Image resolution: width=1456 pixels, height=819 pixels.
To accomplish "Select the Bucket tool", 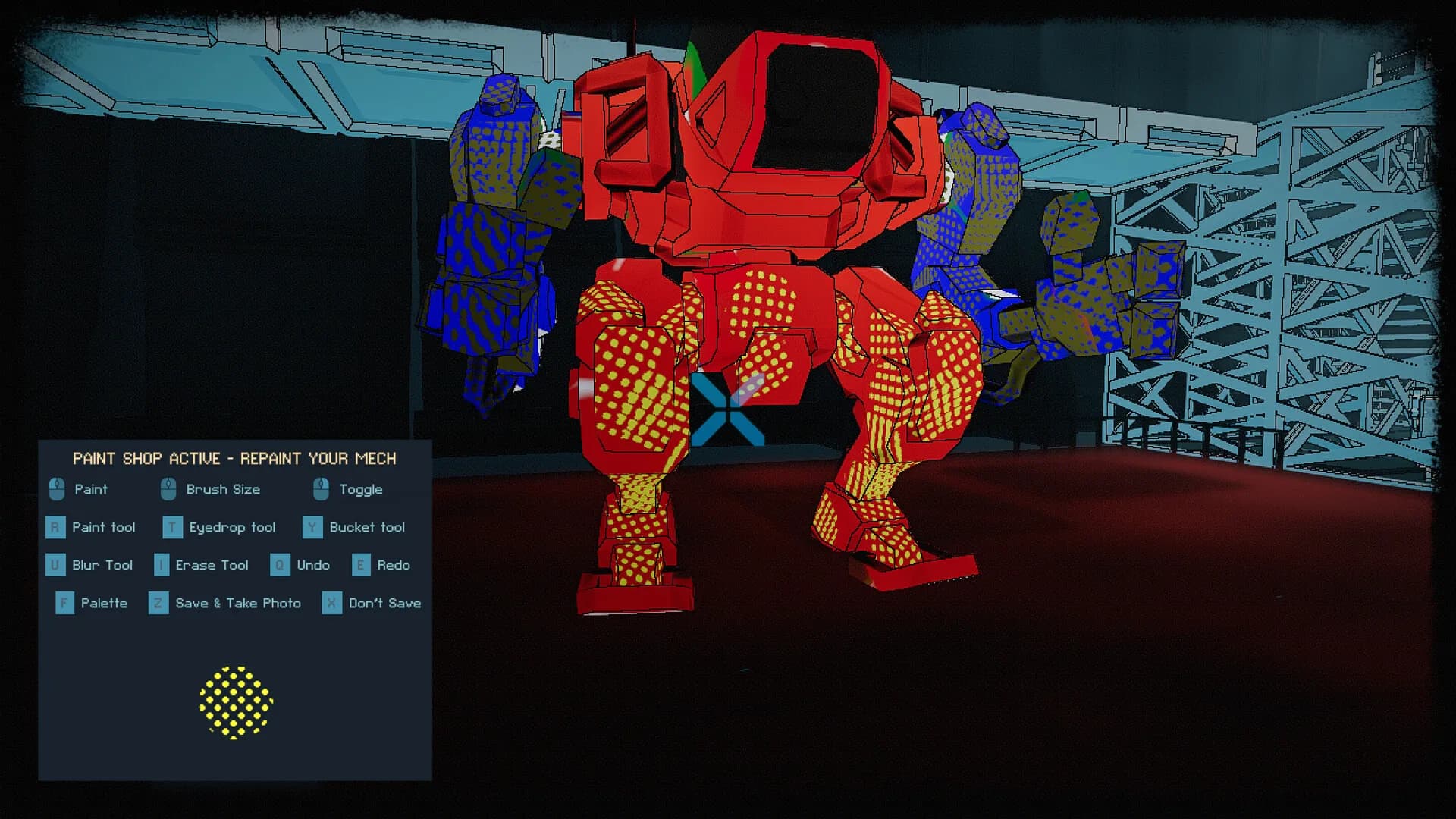I will (312, 528).
